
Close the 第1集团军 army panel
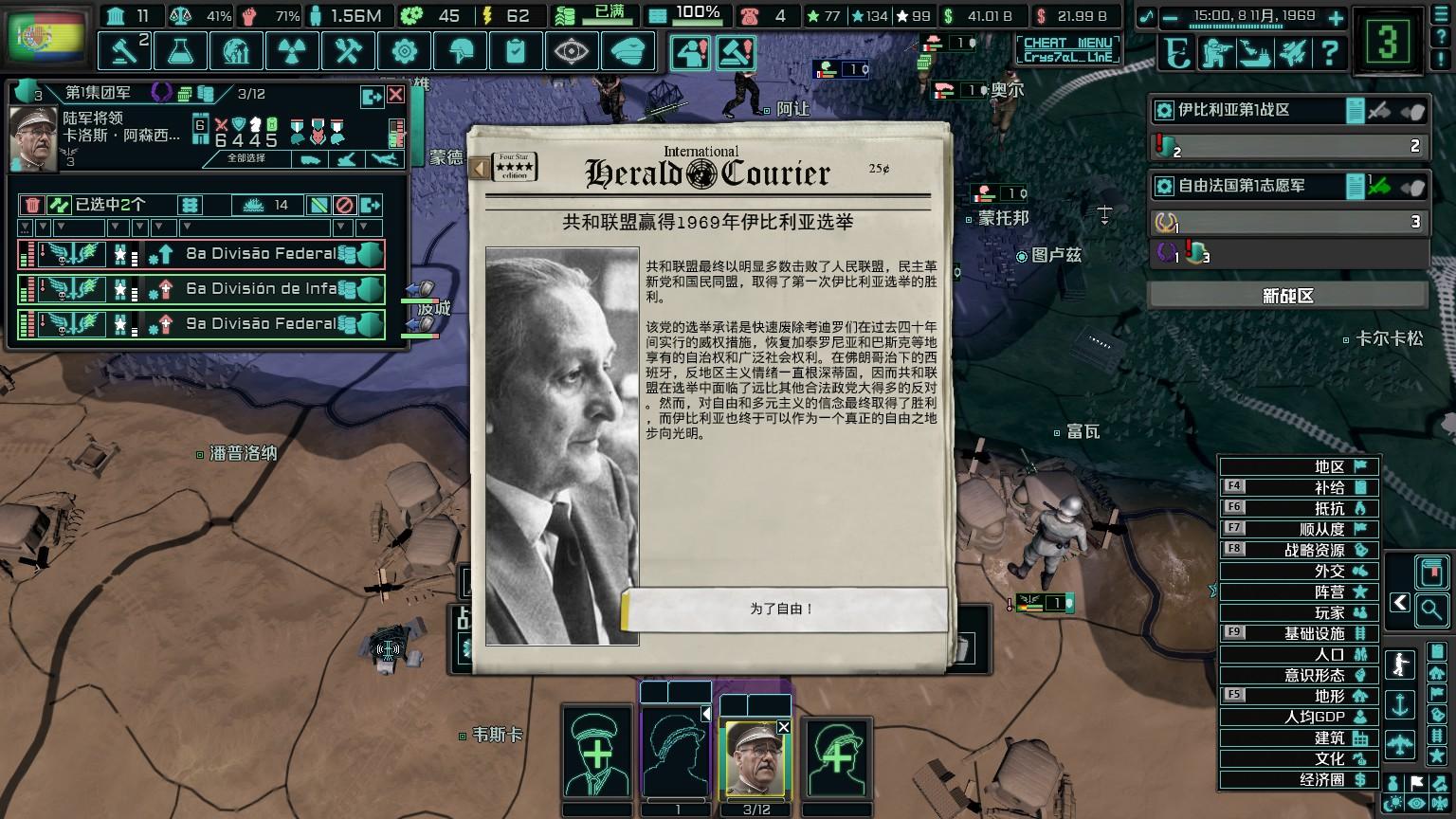click(x=395, y=95)
